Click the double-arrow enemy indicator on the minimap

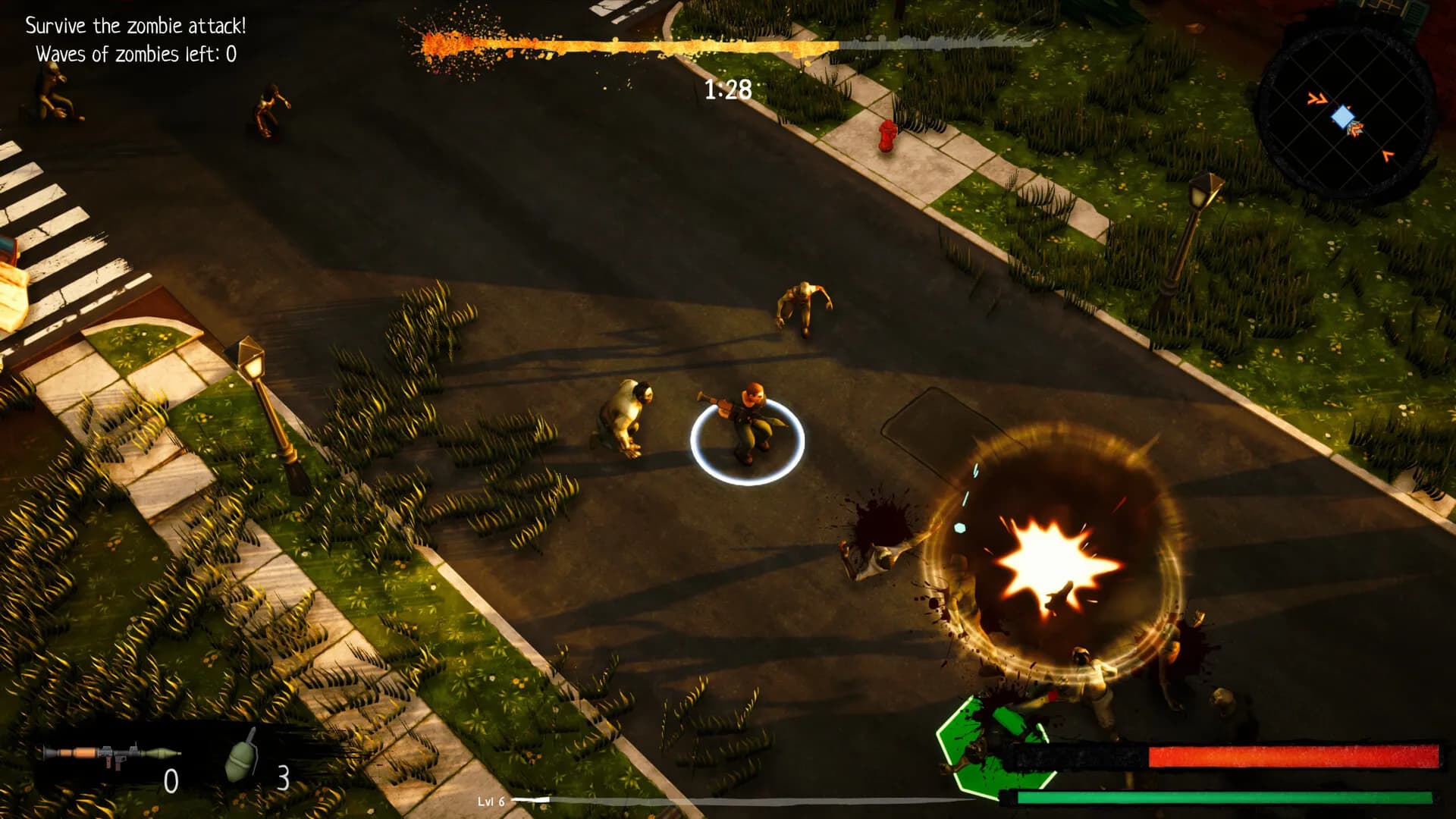pyautogui.click(x=1318, y=99)
